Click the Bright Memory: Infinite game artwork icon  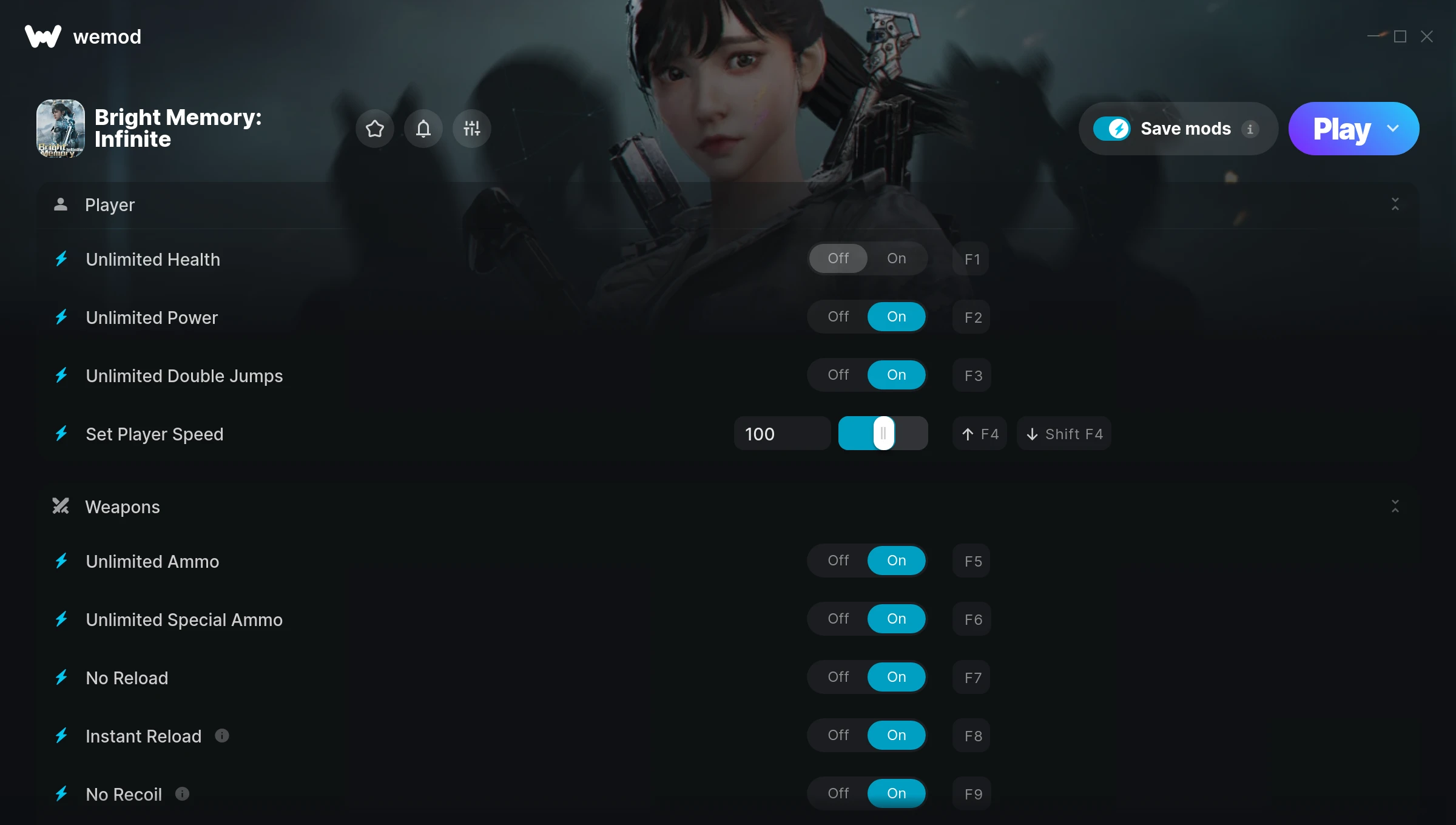(61, 128)
